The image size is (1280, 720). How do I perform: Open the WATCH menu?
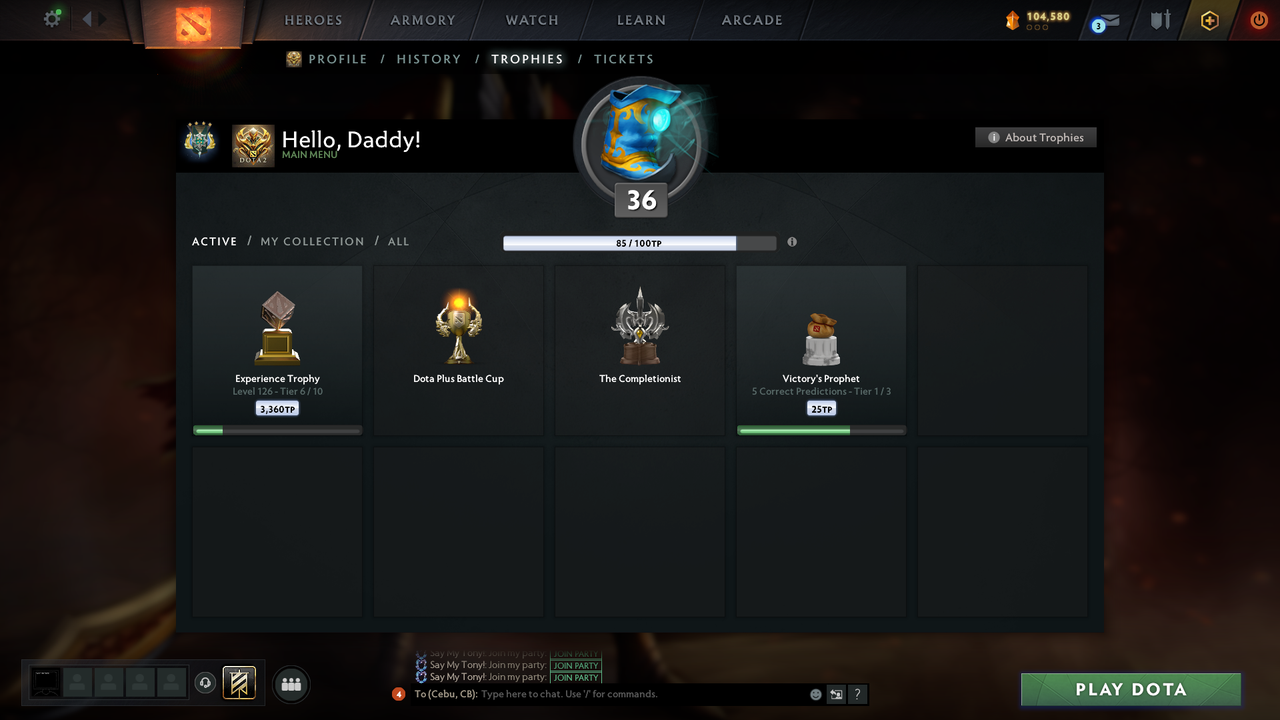pyautogui.click(x=531, y=20)
